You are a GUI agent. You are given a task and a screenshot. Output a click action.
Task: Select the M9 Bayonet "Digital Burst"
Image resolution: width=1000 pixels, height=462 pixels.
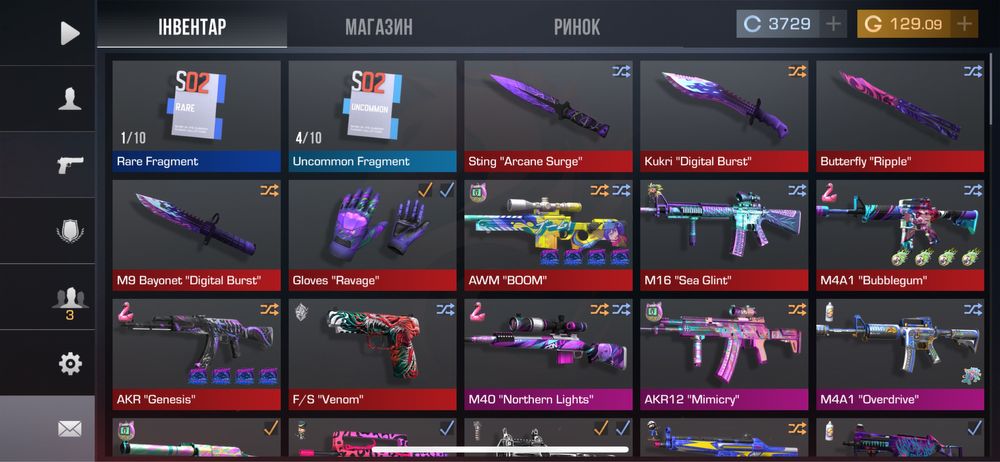pos(196,234)
